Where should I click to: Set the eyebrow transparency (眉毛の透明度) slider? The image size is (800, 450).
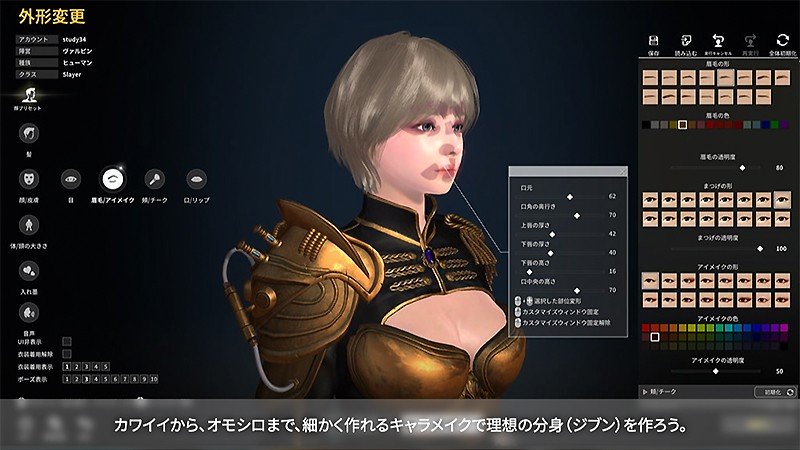click(x=743, y=168)
